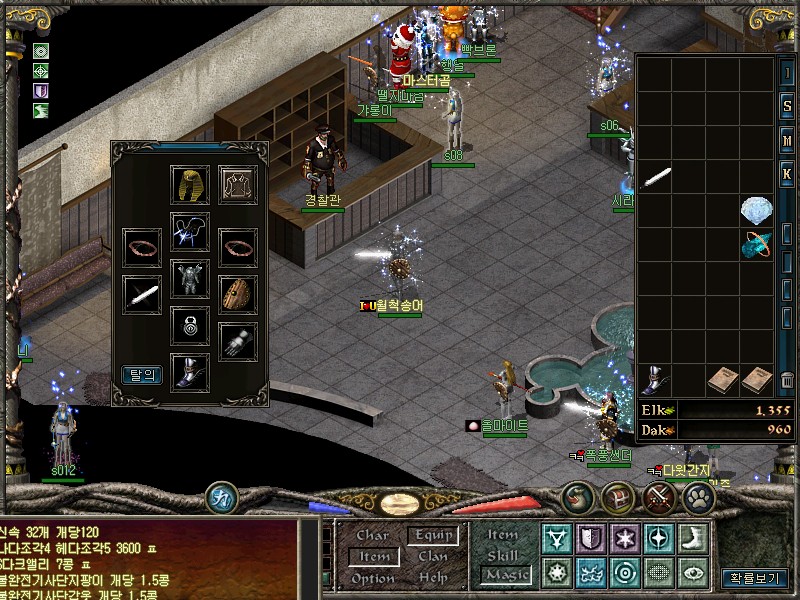
Task: Open the Option menu
Action: point(373,578)
